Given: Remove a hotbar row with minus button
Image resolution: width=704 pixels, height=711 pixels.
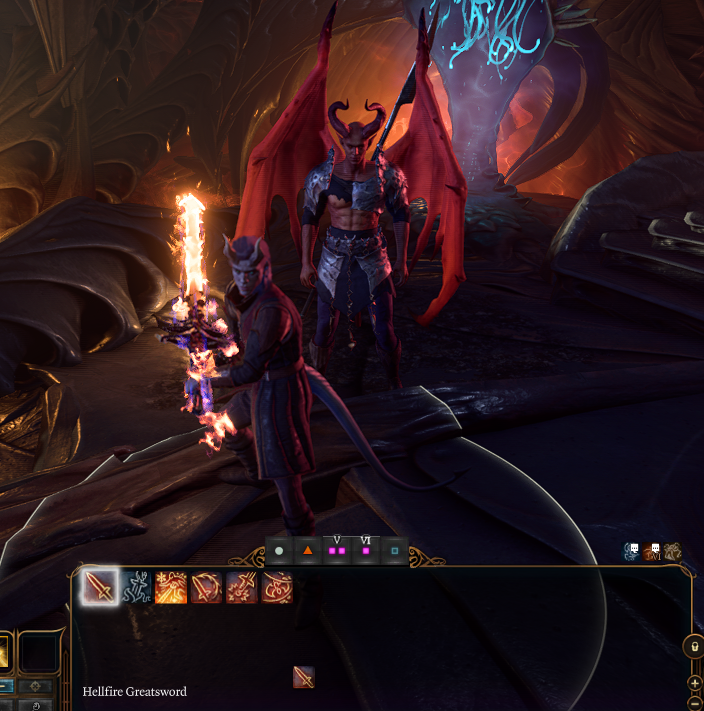Looking at the screenshot, I should pos(695,701).
